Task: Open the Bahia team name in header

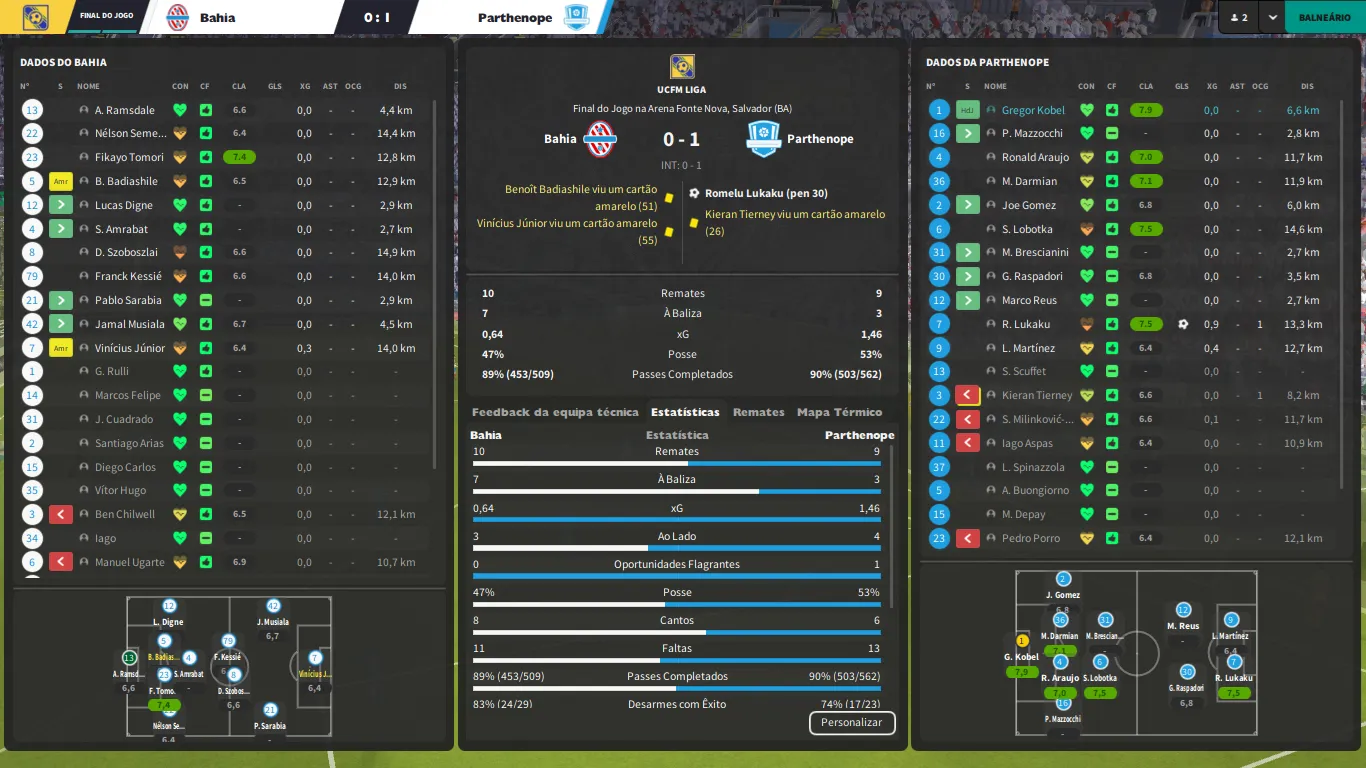Action: pos(217,17)
